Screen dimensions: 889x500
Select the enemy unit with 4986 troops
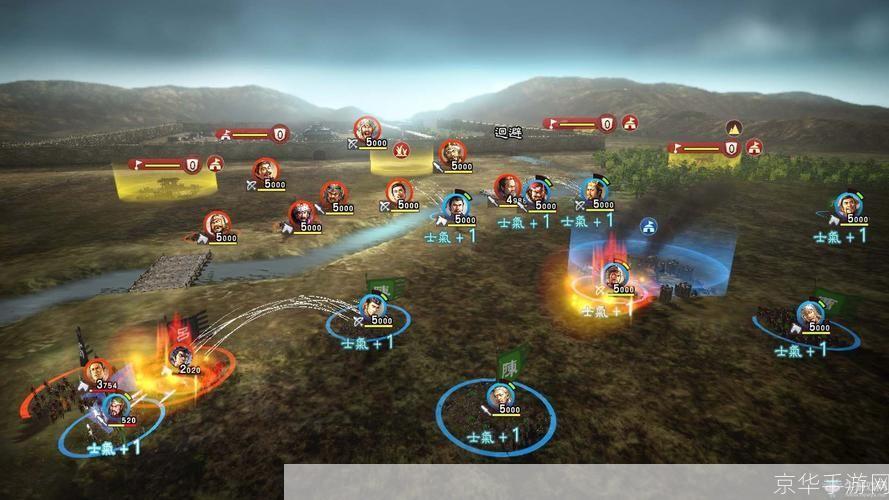coord(508,187)
